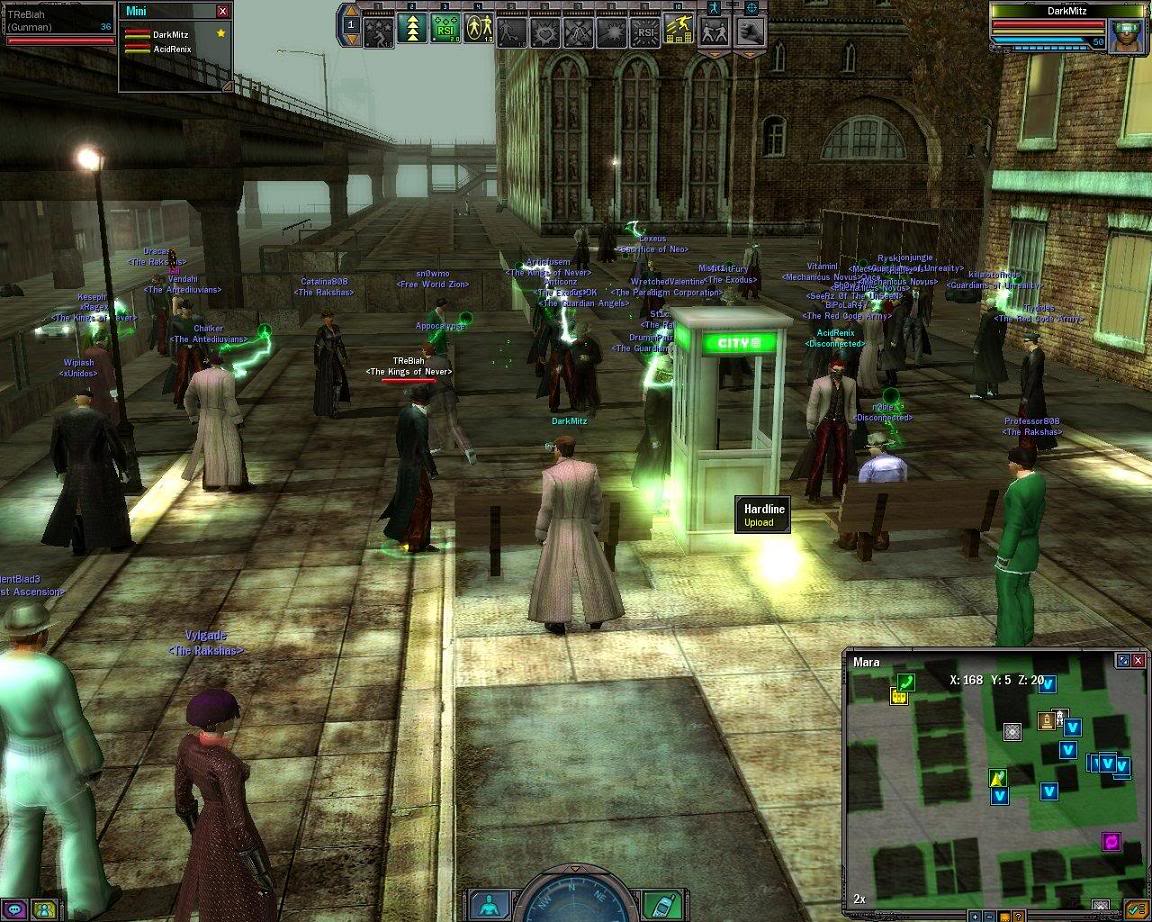Select the magenta swirl marker on the minimap
Screen dimensions: 1152x922
pos(1110,841)
